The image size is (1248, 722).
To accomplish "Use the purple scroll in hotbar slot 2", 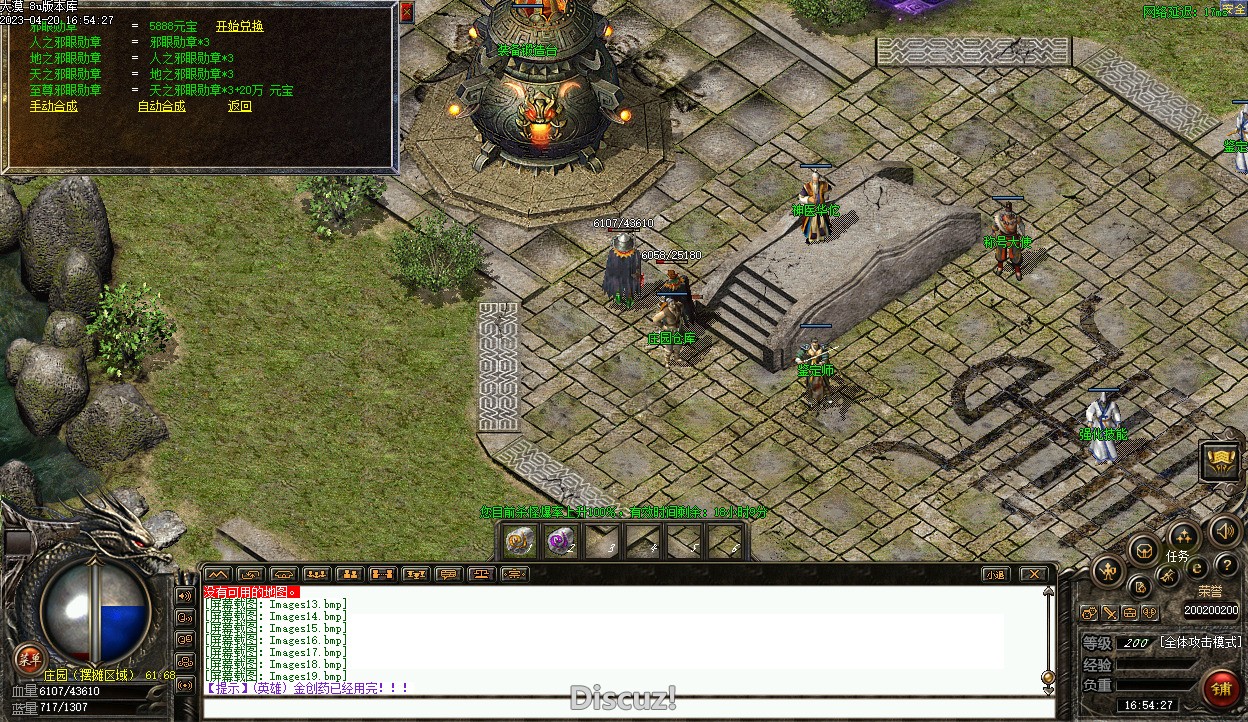I will point(560,541).
